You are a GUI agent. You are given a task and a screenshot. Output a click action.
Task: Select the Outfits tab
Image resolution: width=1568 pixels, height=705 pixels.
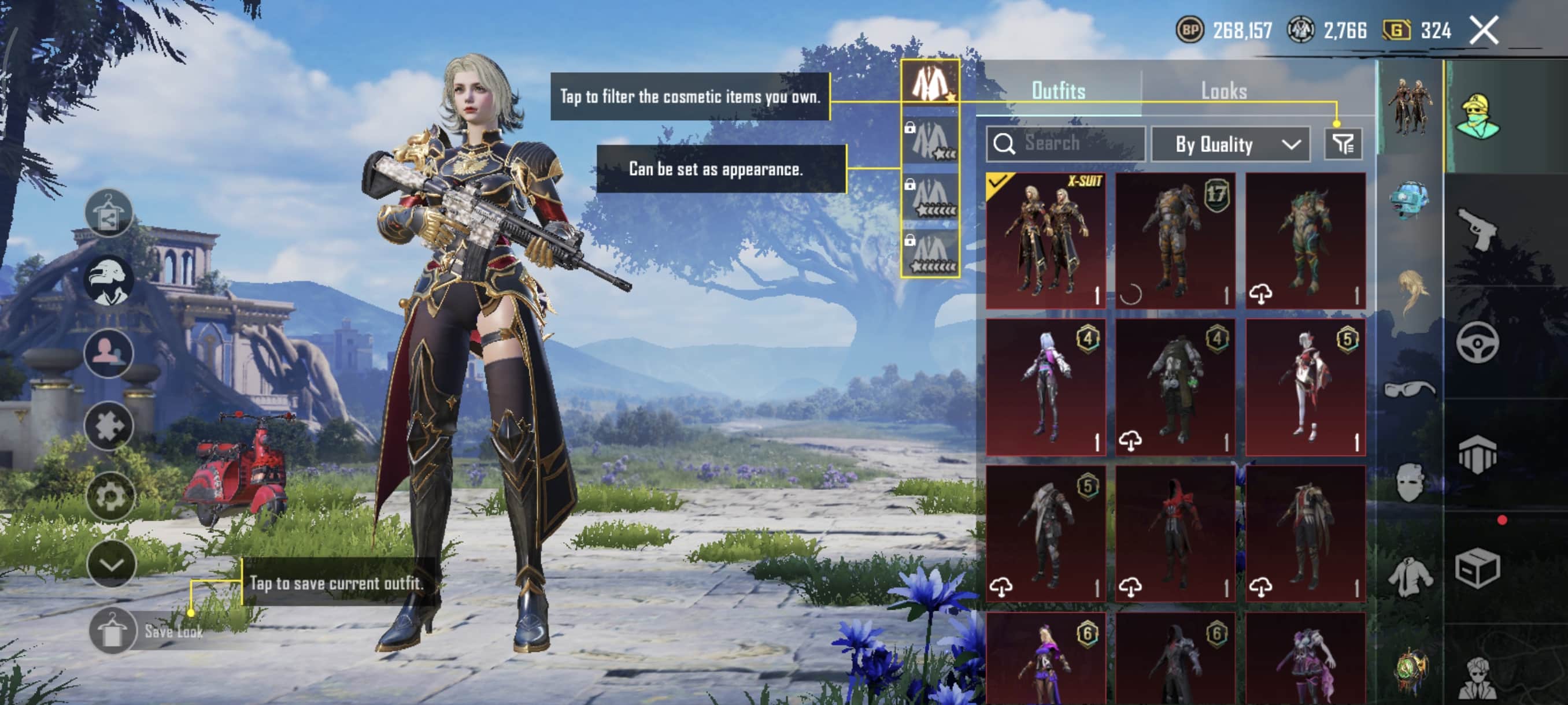[x=1059, y=91]
